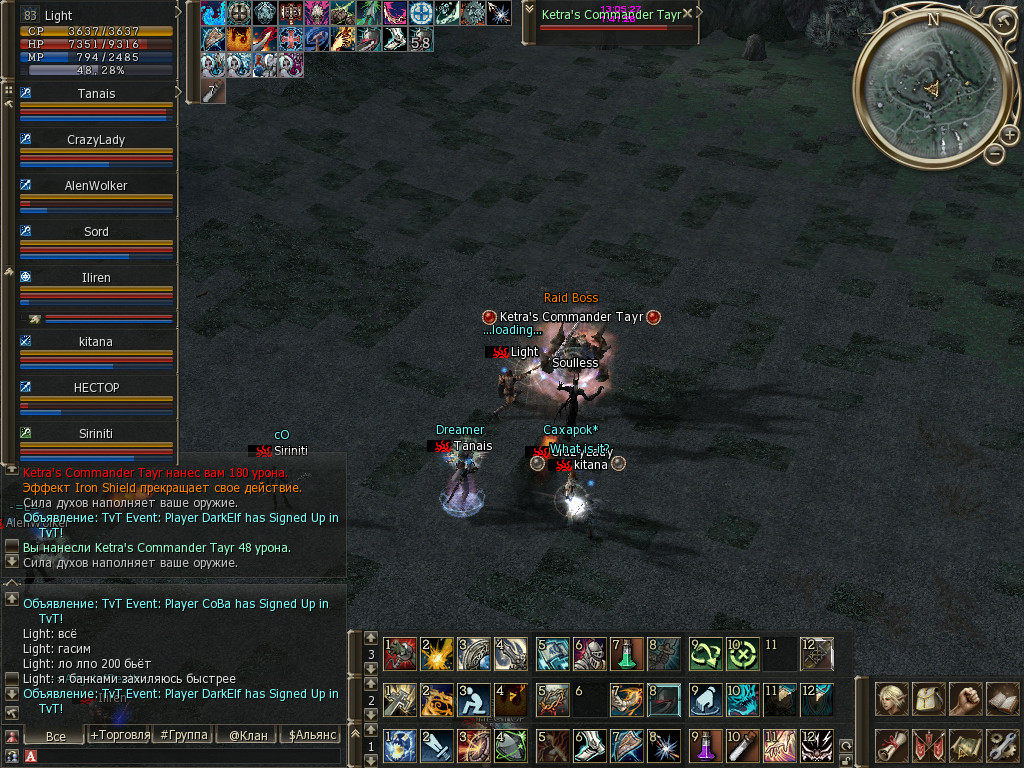The height and width of the screenshot is (768, 1024).
Task: Open the circular minimap
Action: pyautogui.click(x=931, y=88)
